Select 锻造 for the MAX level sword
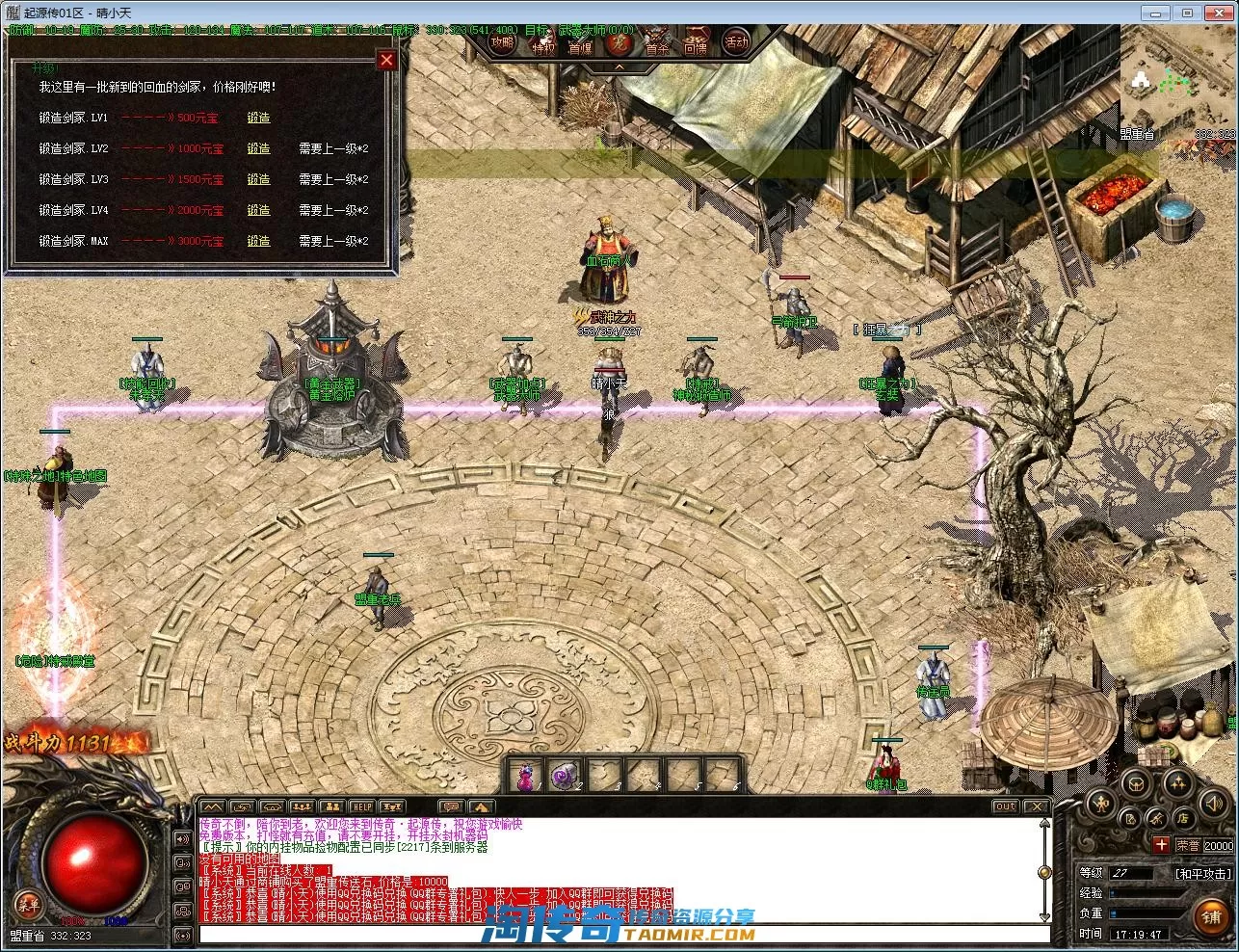Screen dimensions: 1239x952 [x=258, y=241]
